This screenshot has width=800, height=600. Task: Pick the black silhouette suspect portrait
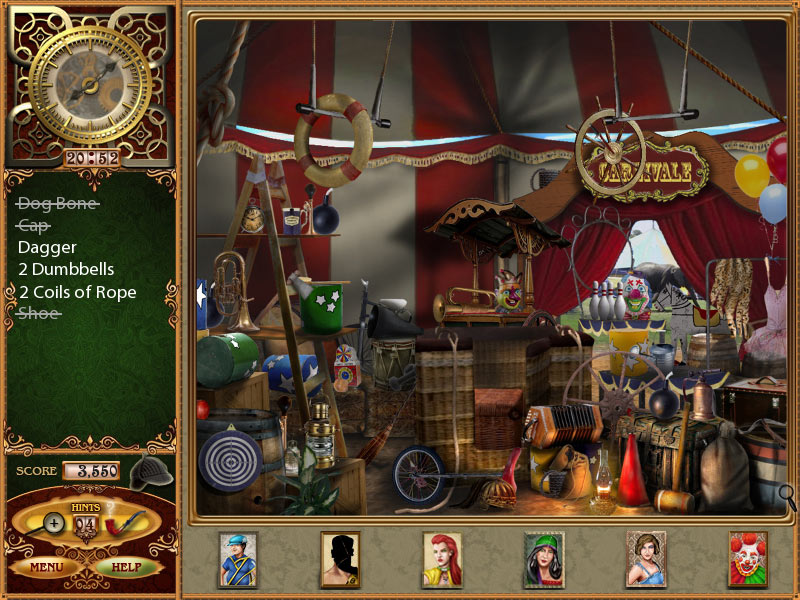(x=340, y=558)
